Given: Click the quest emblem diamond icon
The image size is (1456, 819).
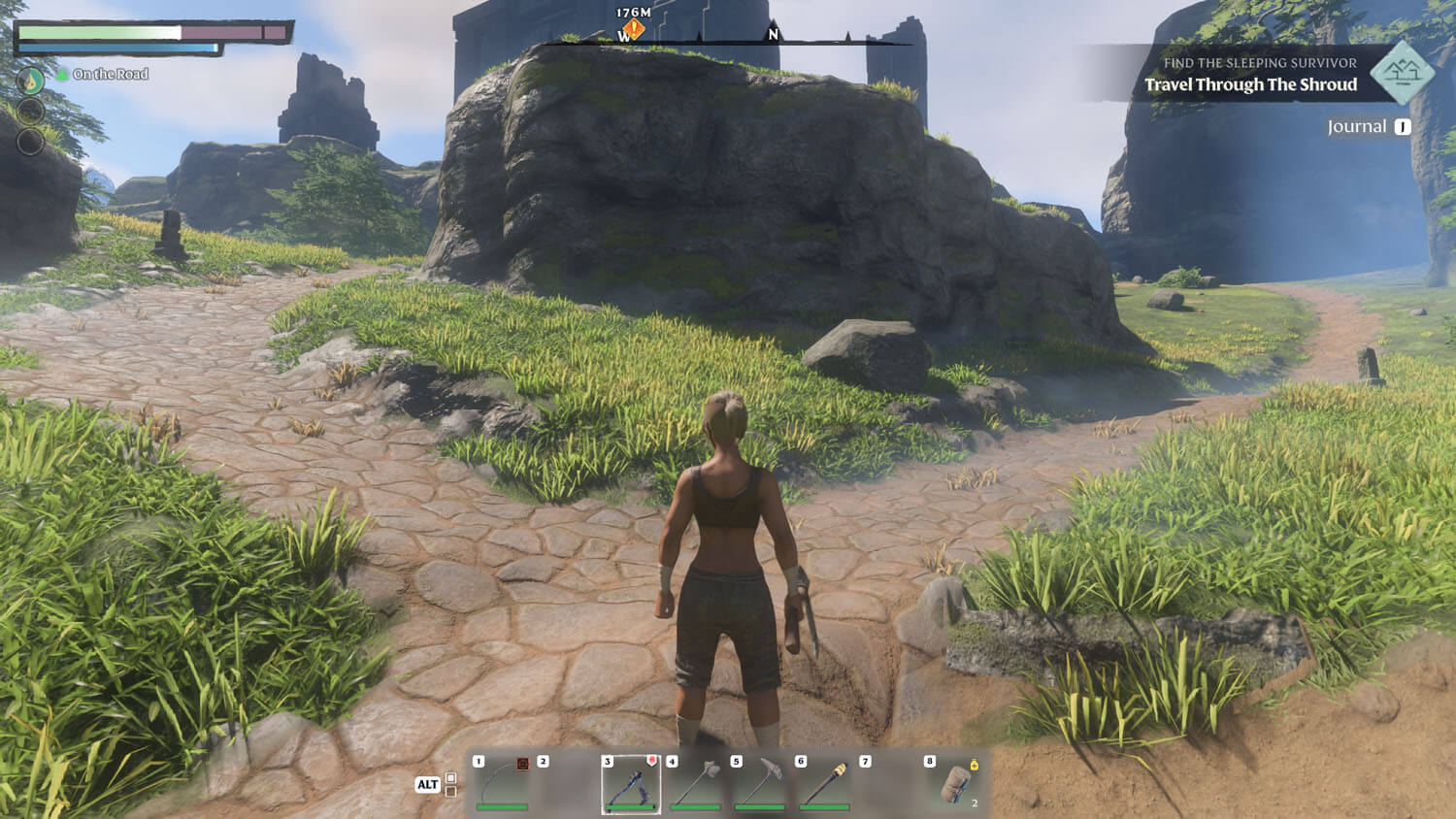Looking at the screenshot, I should tap(1402, 73).
